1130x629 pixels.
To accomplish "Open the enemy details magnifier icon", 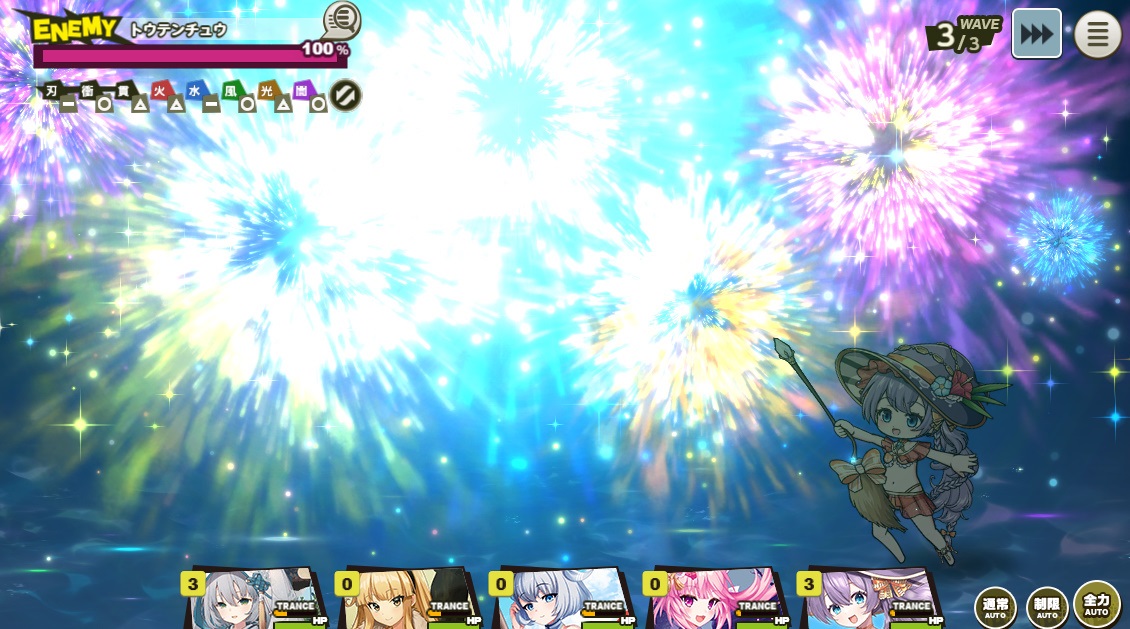I will (x=341, y=21).
